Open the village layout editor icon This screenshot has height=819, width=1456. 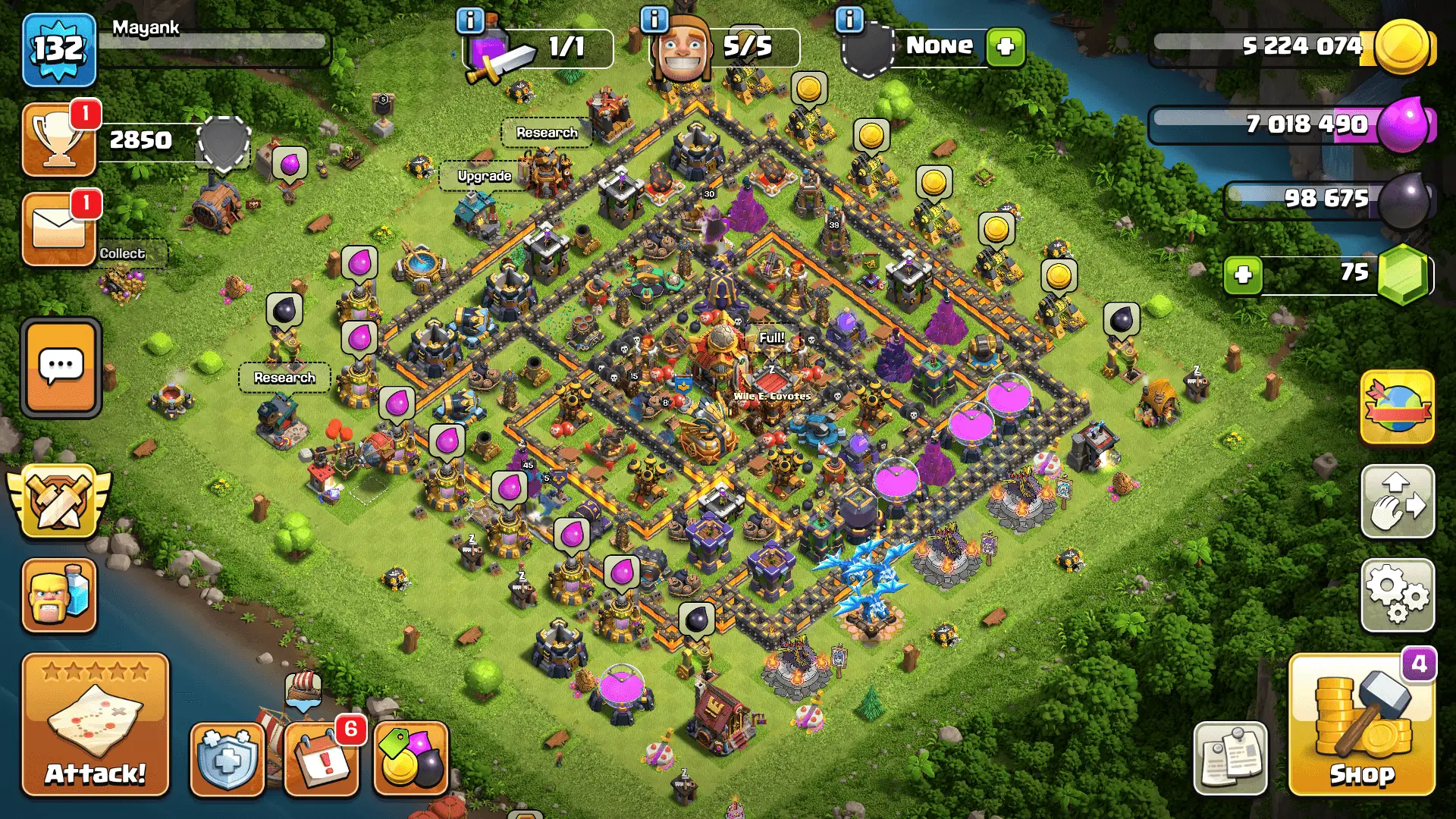[1398, 503]
